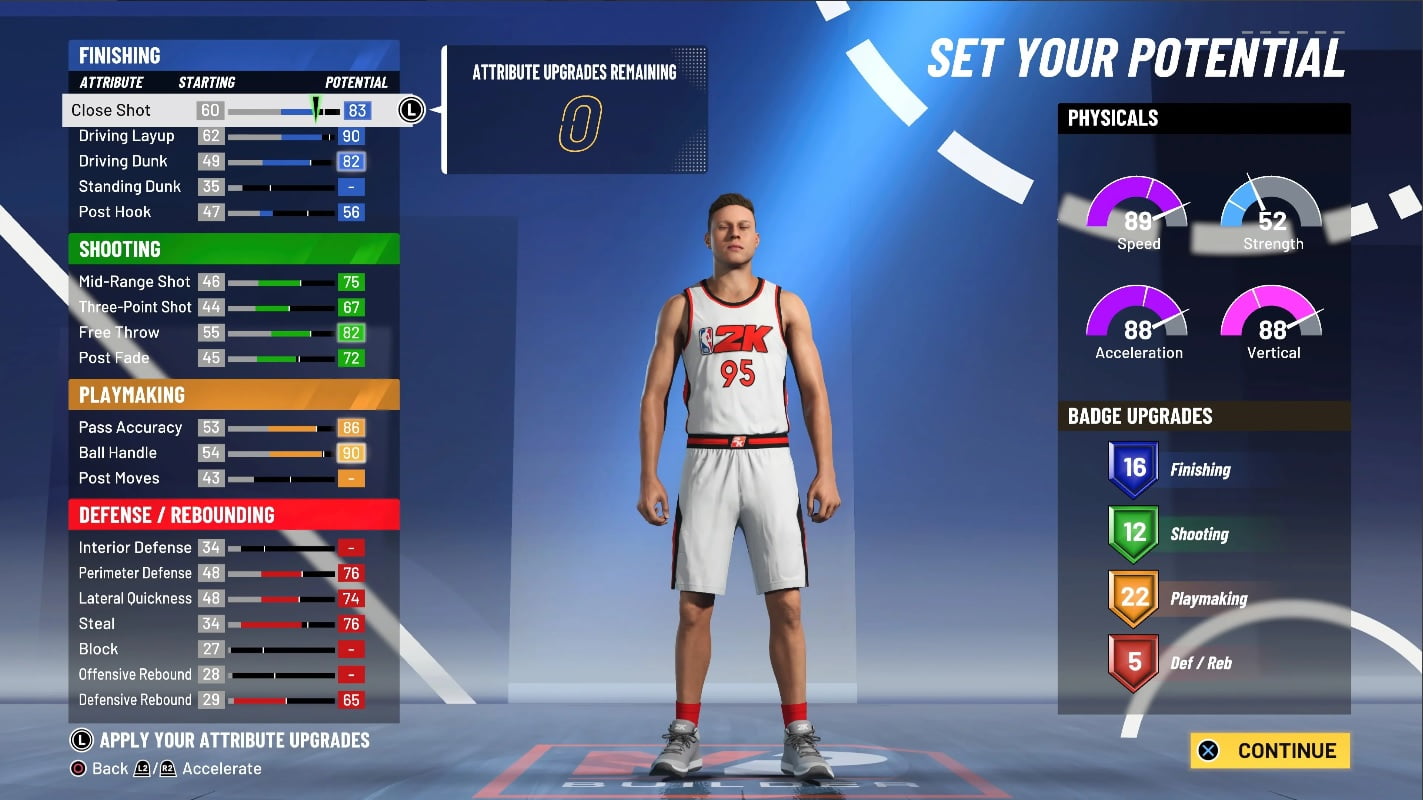Select the Def / Reb badge icon
This screenshot has height=800, width=1423.
tap(1134, 662)
